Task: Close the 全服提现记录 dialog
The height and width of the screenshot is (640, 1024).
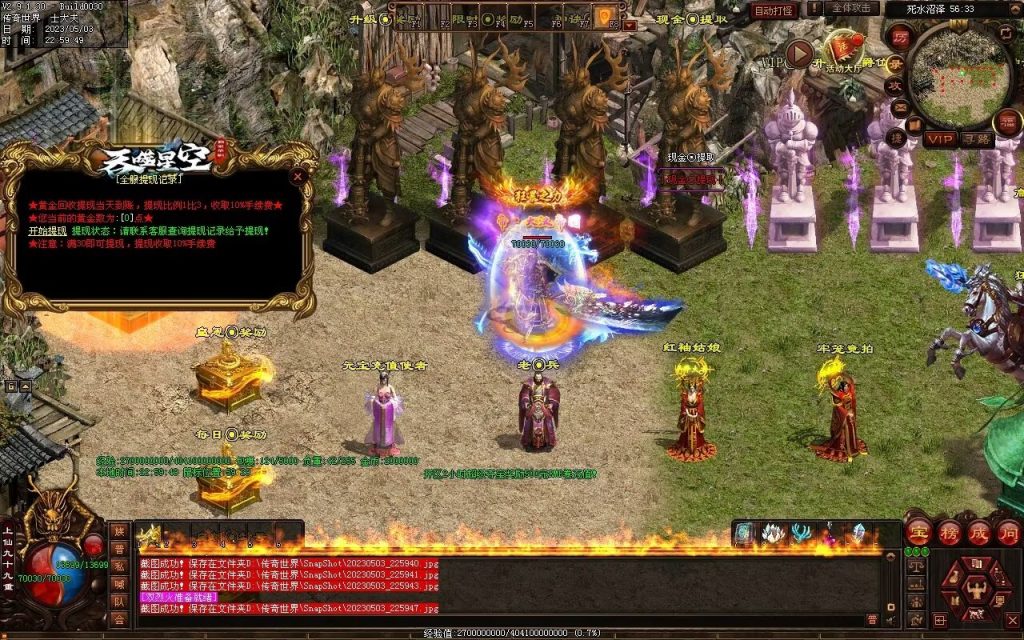Action: 297,177
